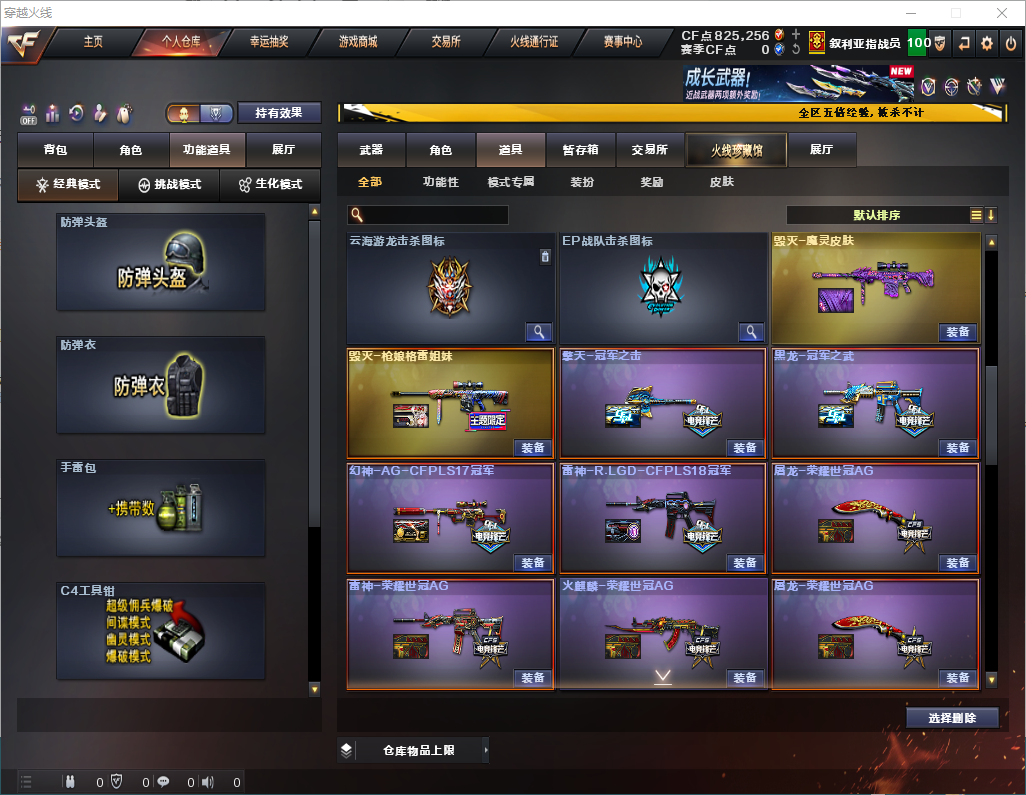This screenshot has height=795, width=1026.
Task: Go to 幸运抽奖 lucky draw page
Action: tap(268, 42)
